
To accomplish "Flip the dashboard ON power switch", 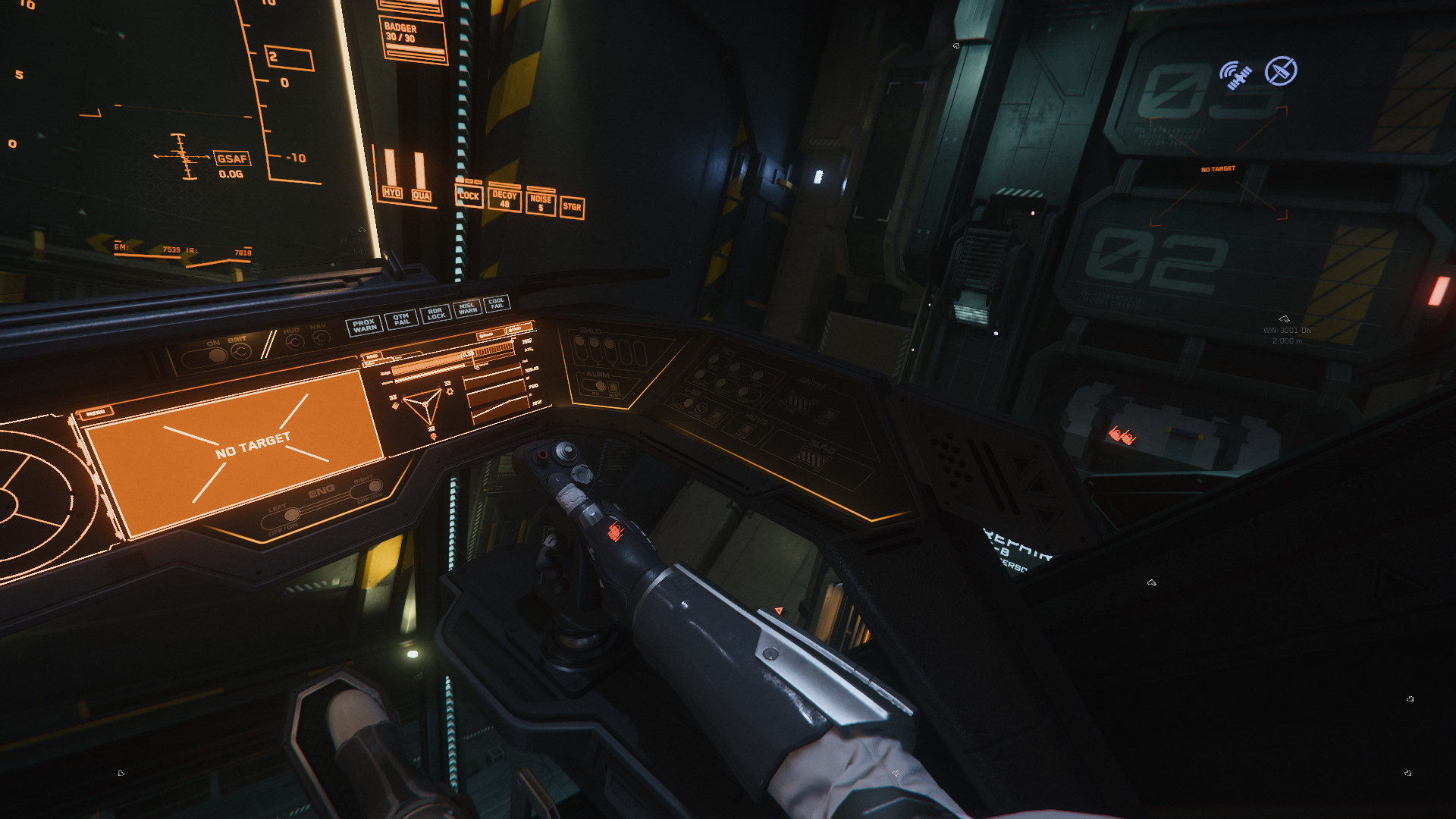I will click(x=215, y=355).
